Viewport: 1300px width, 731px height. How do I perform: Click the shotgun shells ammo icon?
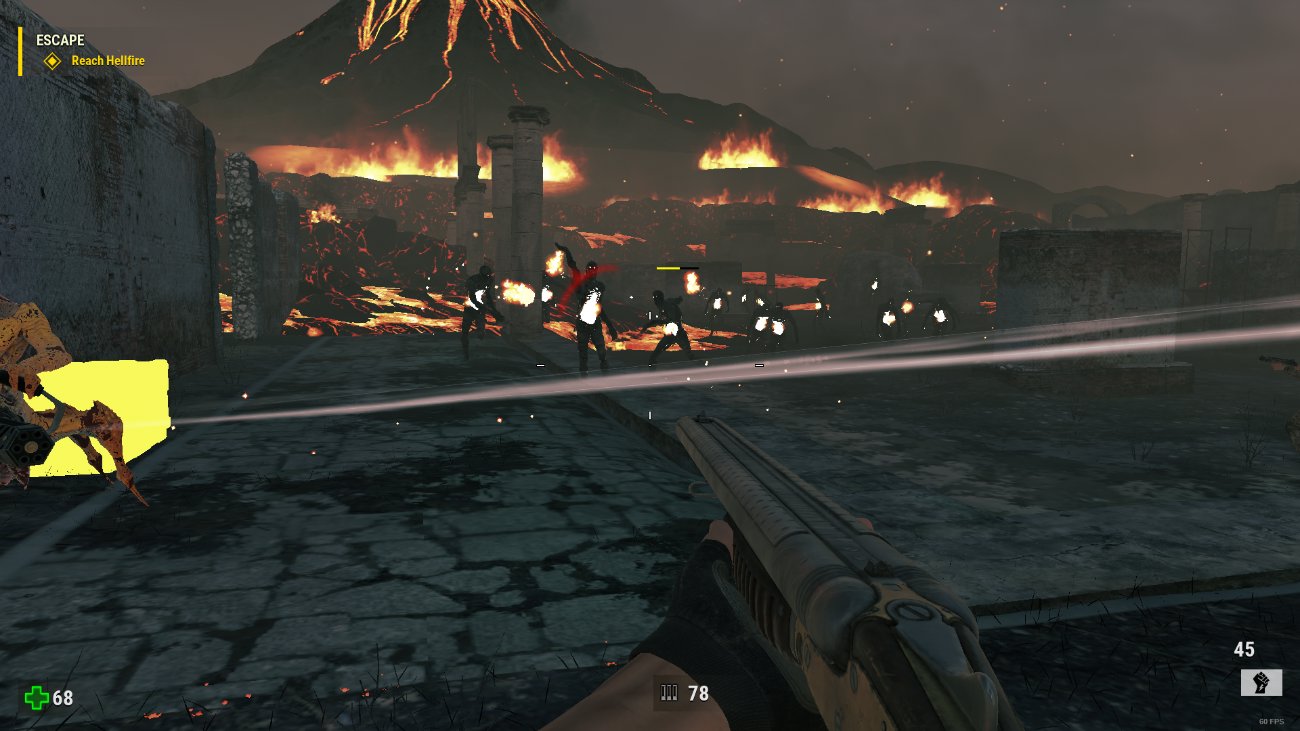668,693
